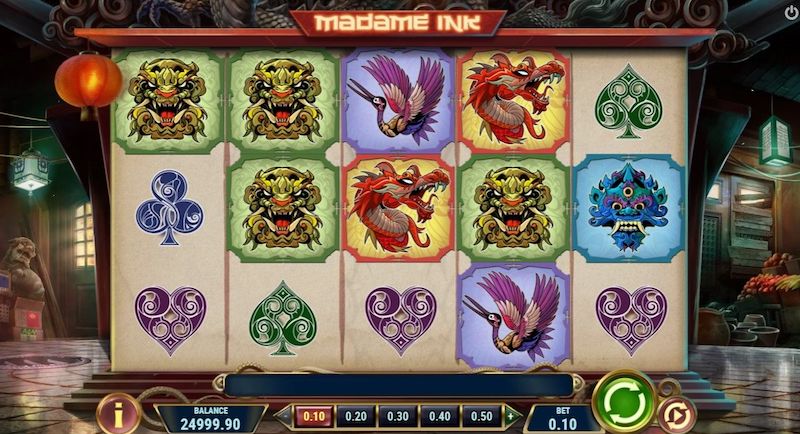Increase the bet with the plus arrow

(x=511, y=416)
